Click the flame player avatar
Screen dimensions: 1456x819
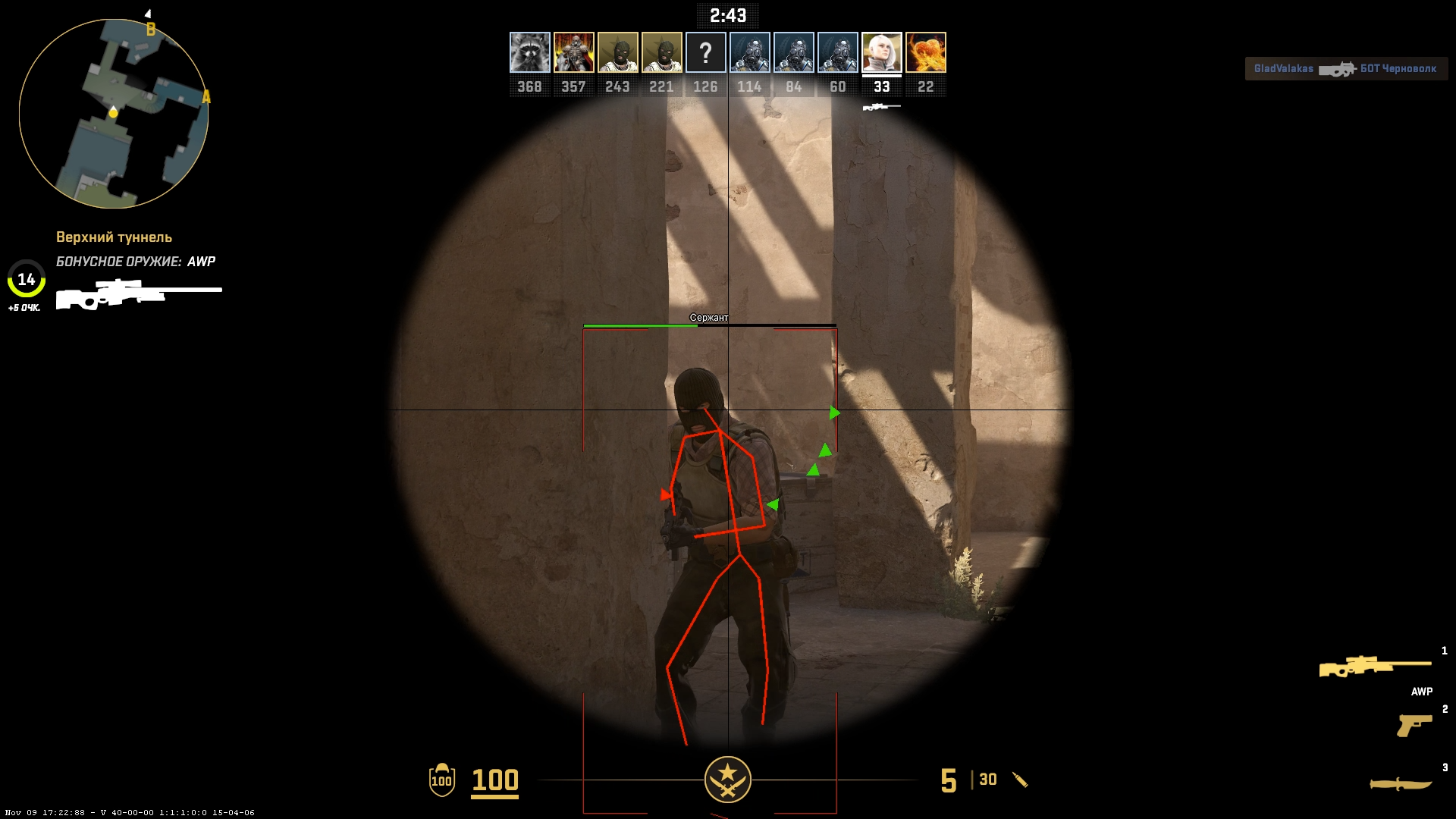tap(925, 52)
